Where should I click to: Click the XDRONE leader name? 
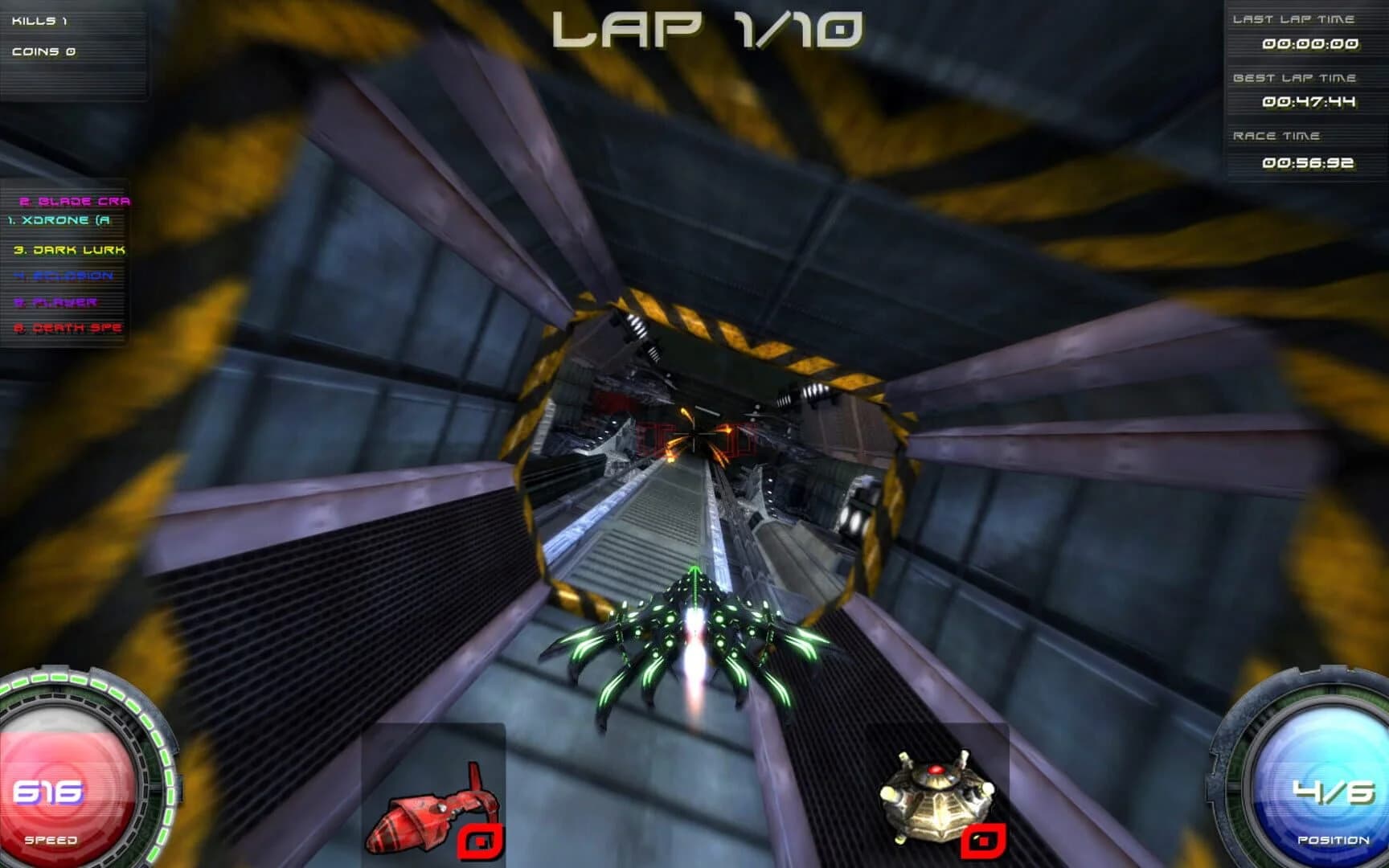click(x=60, y=219)
